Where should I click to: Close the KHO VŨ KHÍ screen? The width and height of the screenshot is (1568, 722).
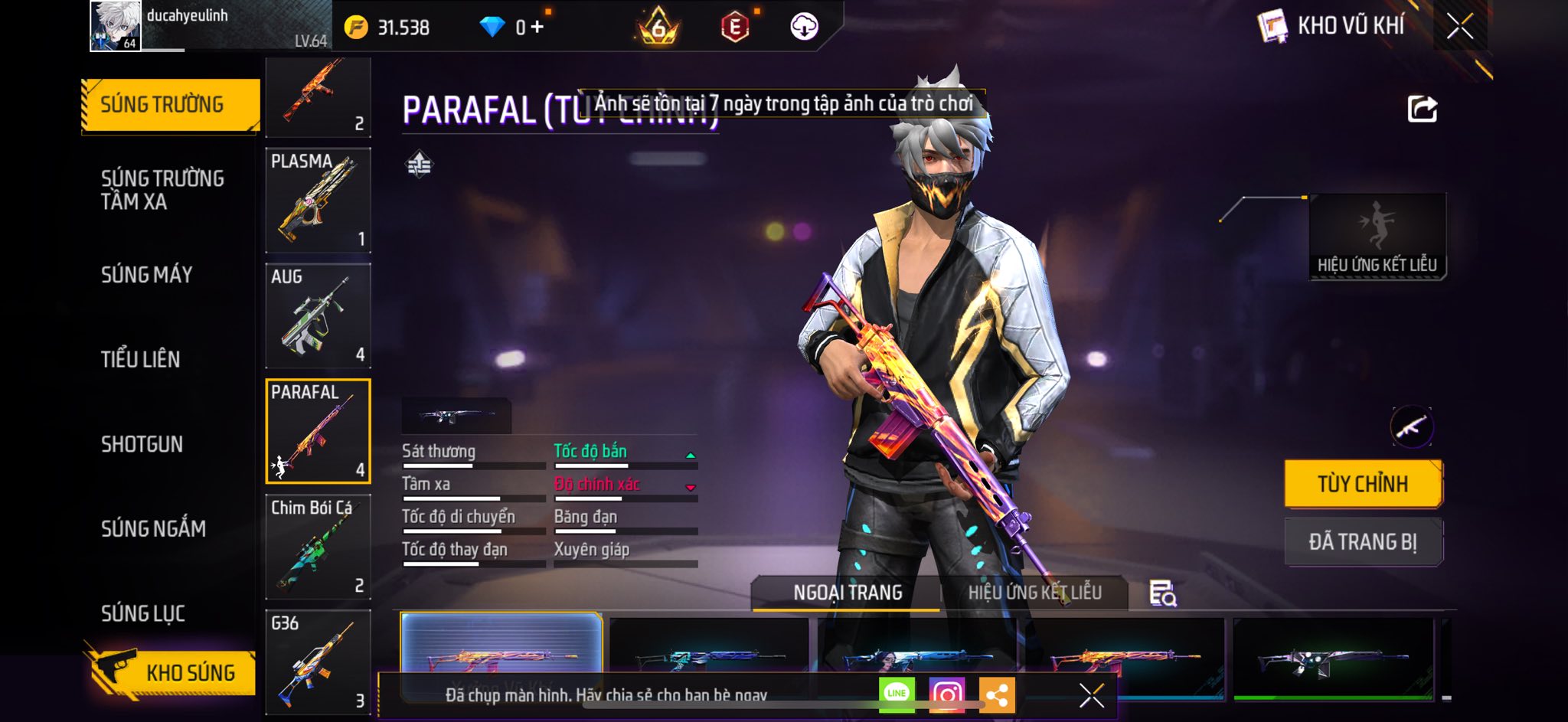tap(1459, 27)
